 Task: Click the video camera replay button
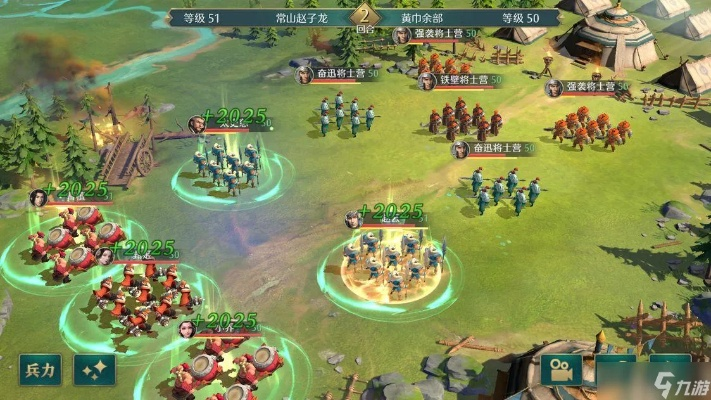click(x=562, y=370)
